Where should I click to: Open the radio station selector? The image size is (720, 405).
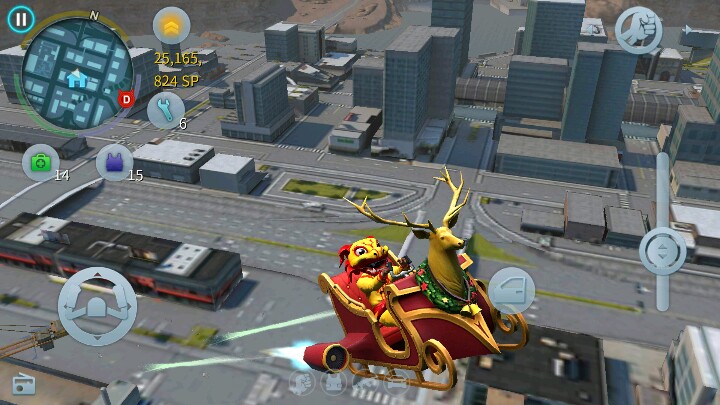[24, 383]
